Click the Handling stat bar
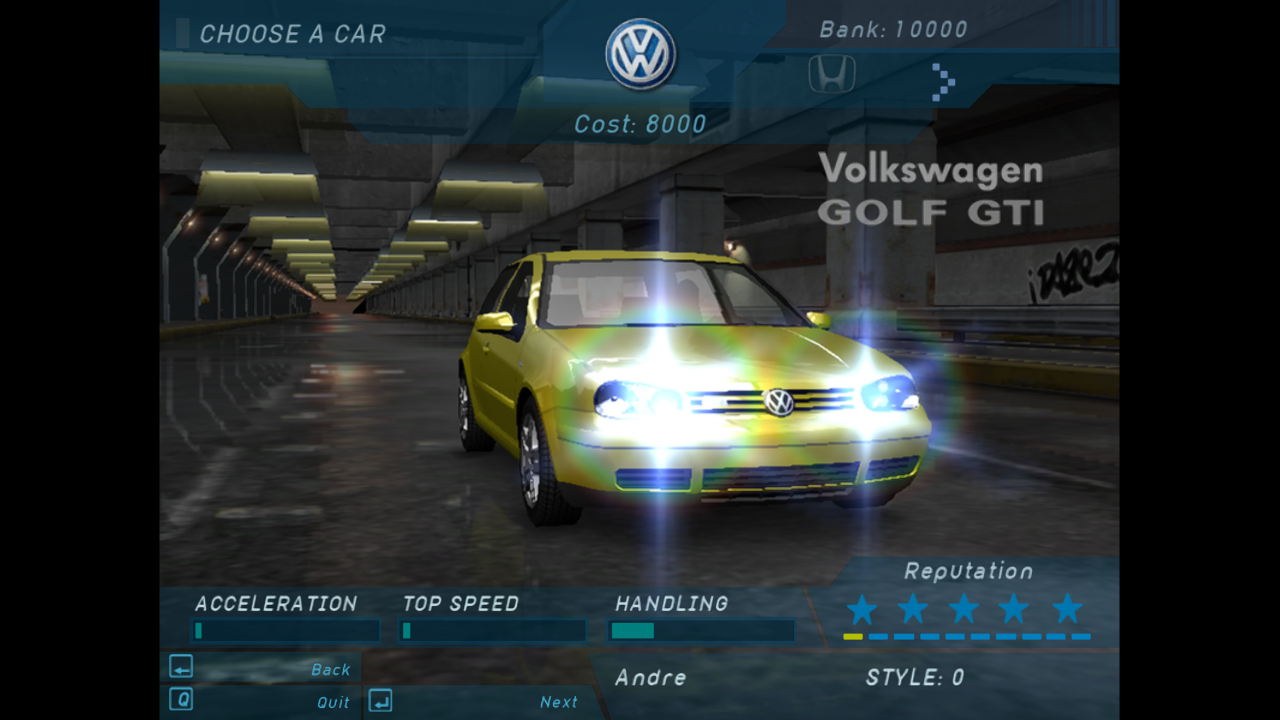The height and width of the screenshot is (720, 1280). 700,630
